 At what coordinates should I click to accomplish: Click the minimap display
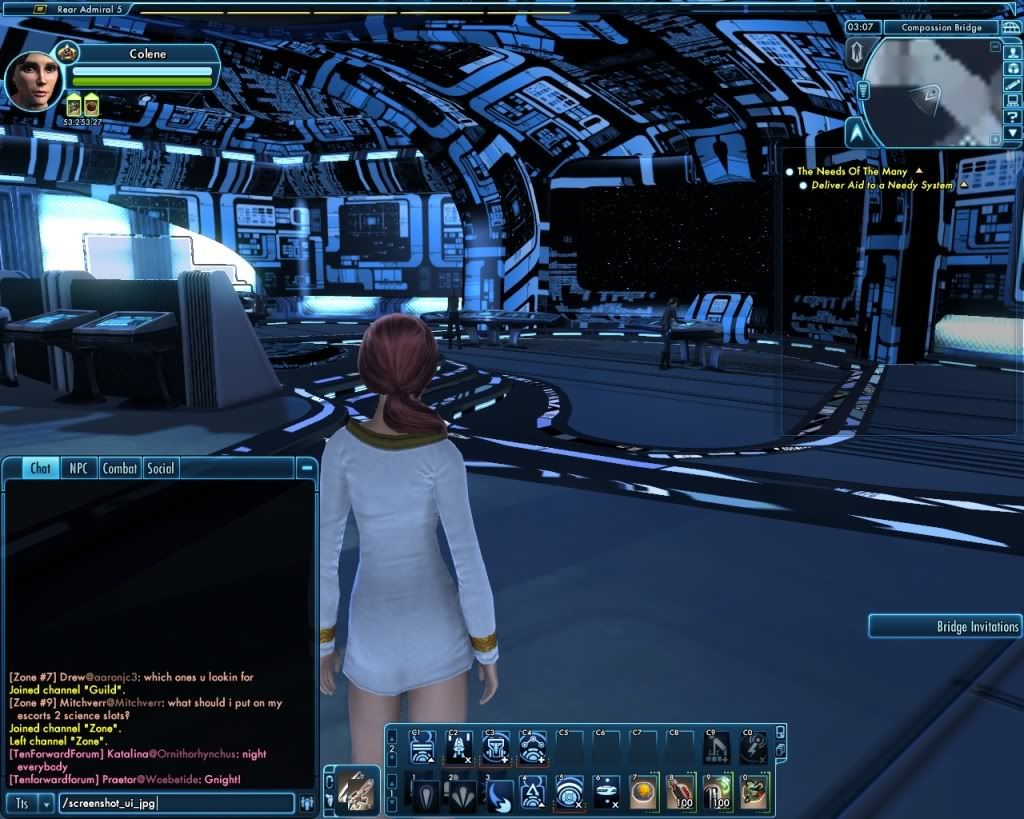coord(930,92)
